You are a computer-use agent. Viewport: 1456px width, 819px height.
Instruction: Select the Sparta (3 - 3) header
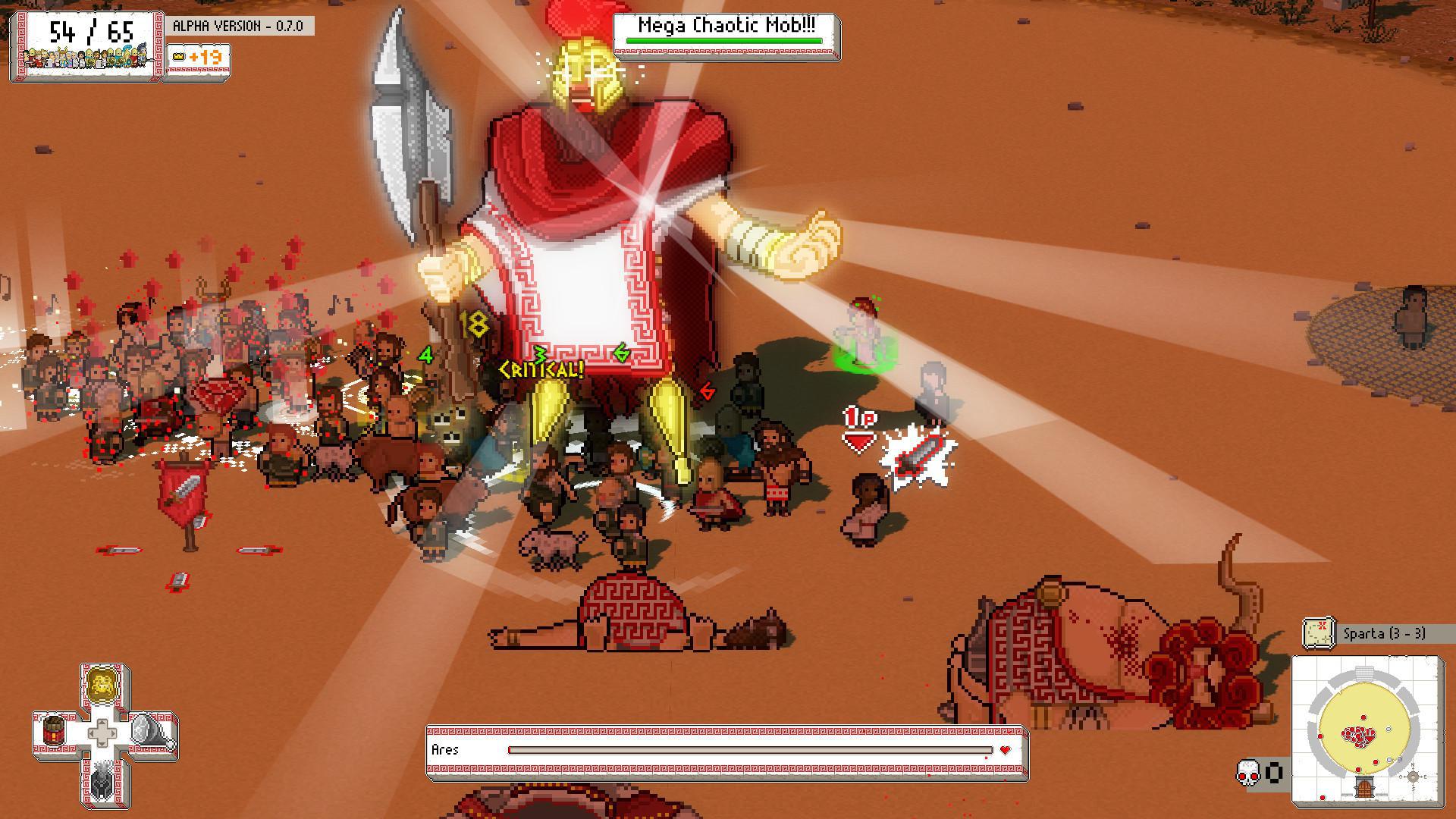(x=1385, y=632)
